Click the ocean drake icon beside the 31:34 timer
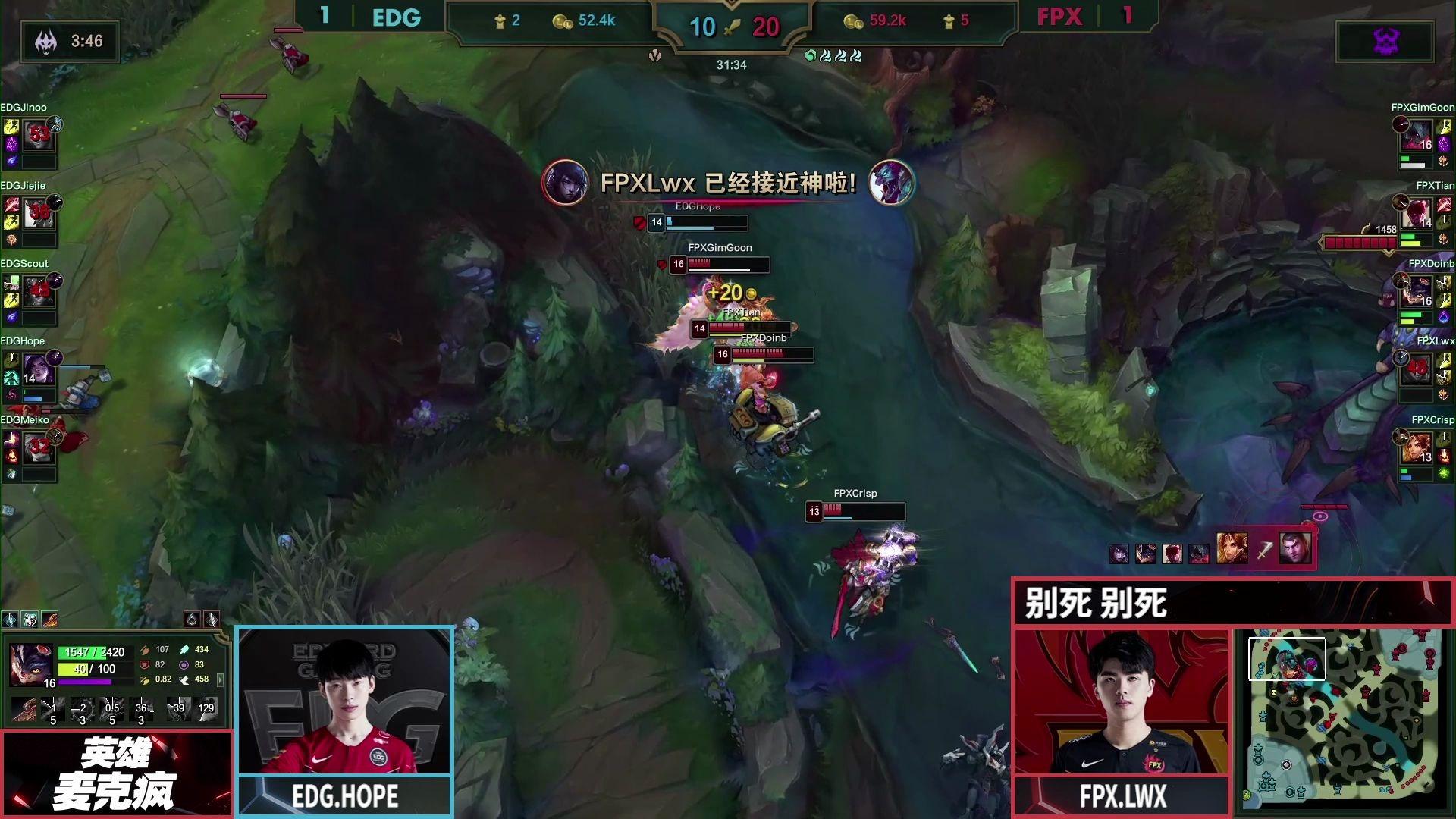Viewport: 1456px width, 819px height. (811, 55)
